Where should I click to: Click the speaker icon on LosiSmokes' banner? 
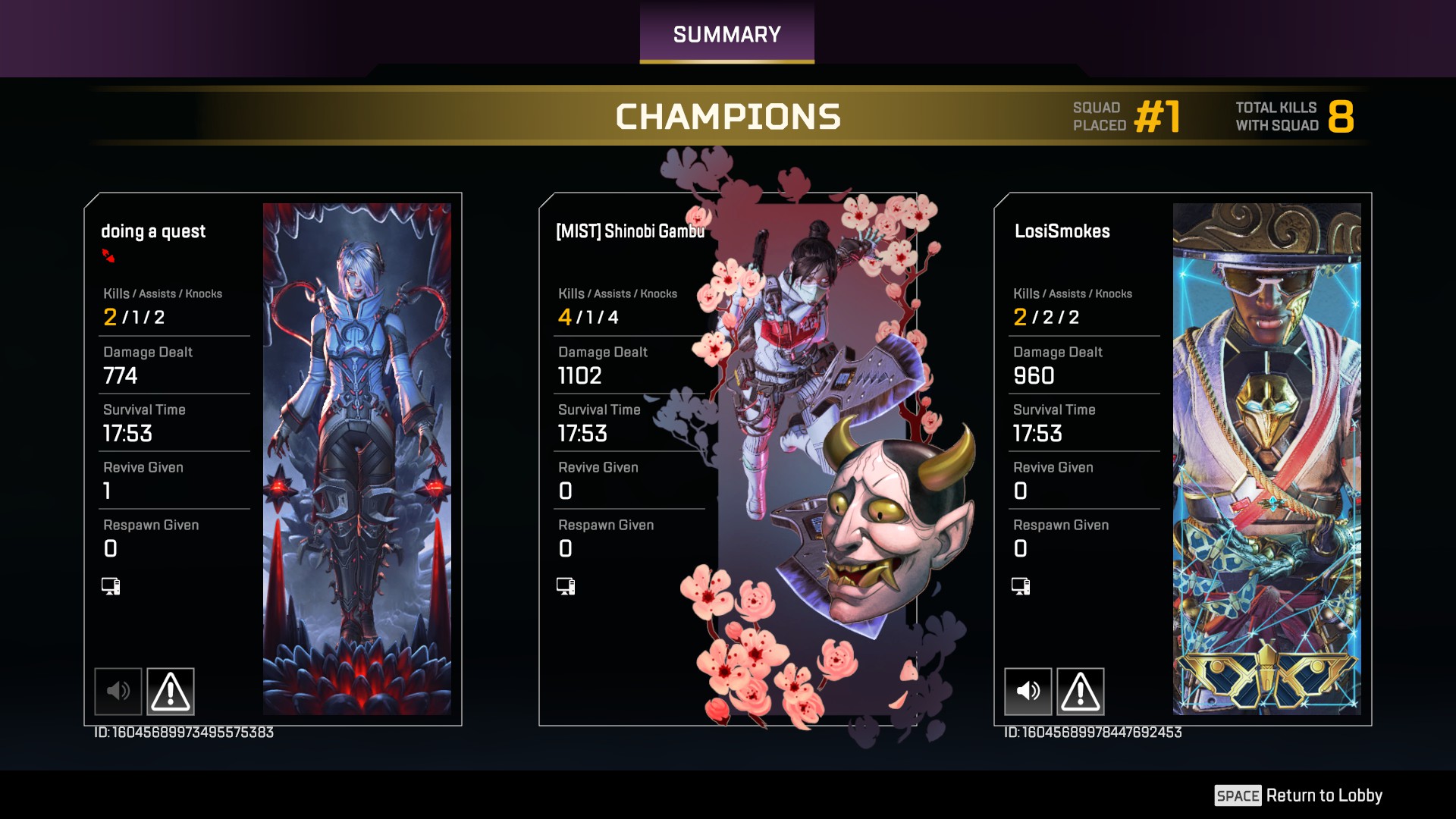click(1028, 691)
